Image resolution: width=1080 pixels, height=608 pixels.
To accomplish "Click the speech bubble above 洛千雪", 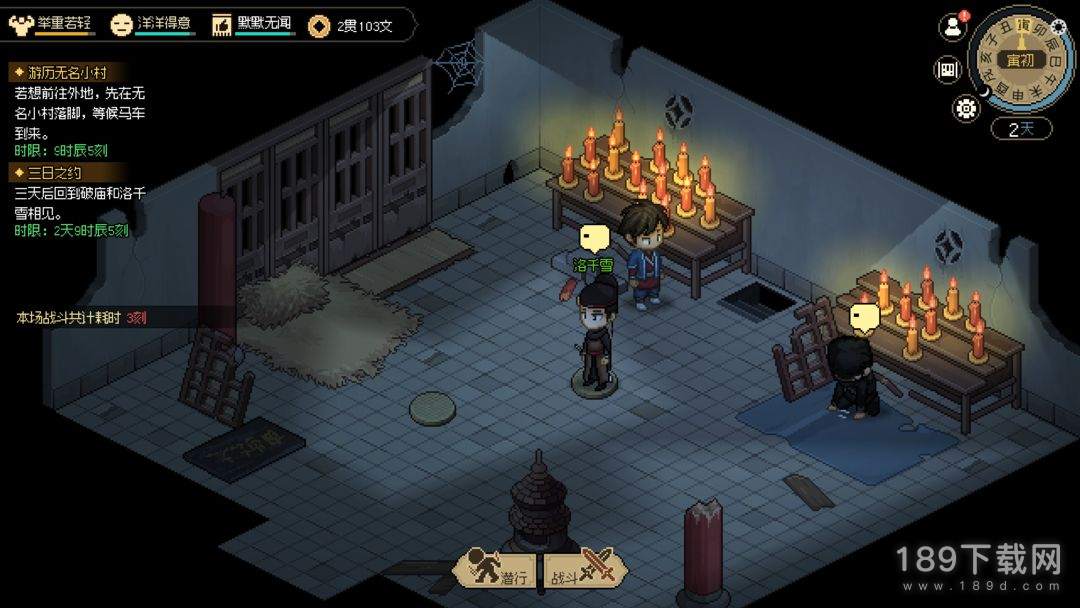I will tap(595, 238).
